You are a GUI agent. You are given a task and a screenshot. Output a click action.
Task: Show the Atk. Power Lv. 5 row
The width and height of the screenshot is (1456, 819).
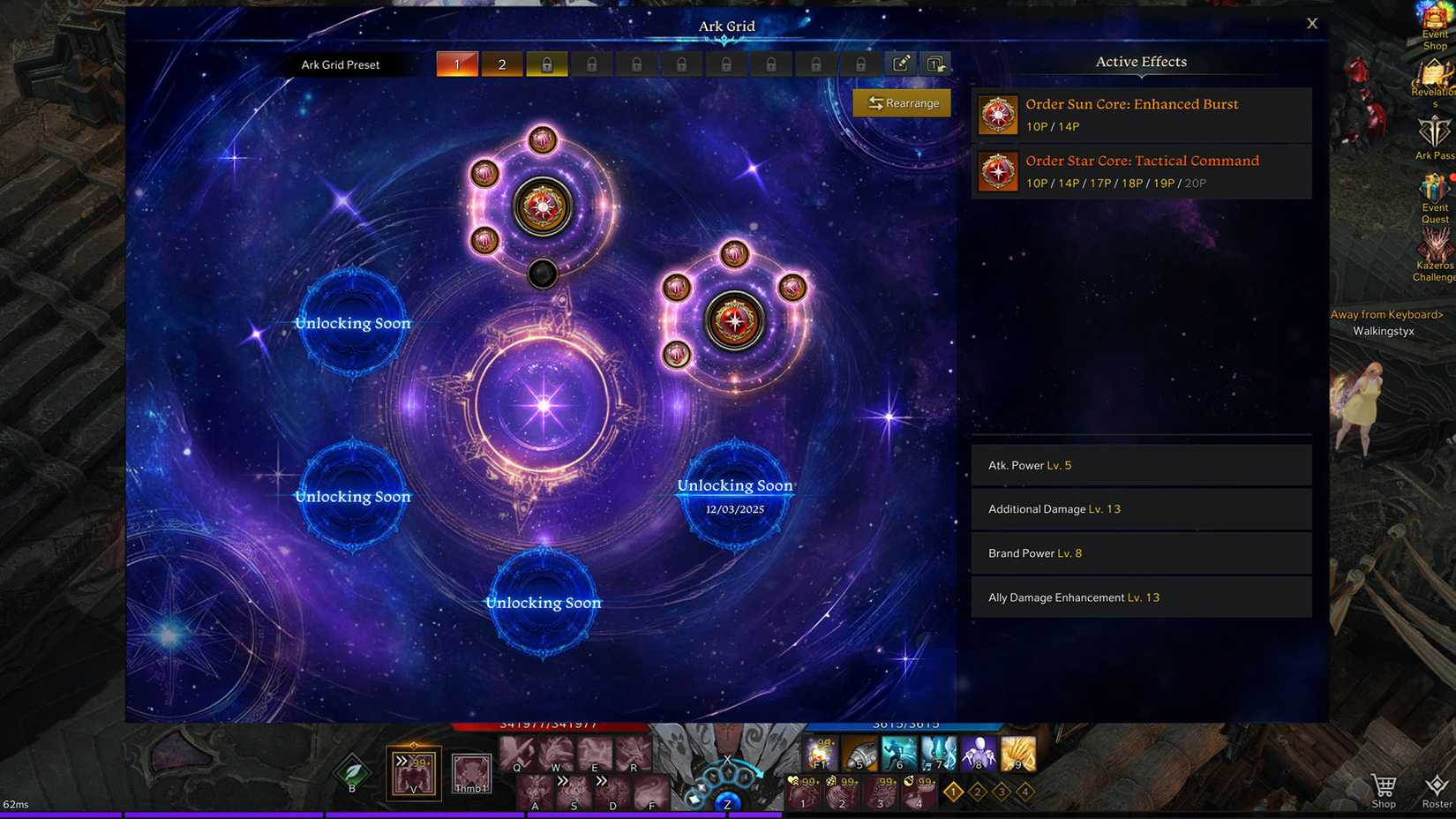(x=1141, y=465)
